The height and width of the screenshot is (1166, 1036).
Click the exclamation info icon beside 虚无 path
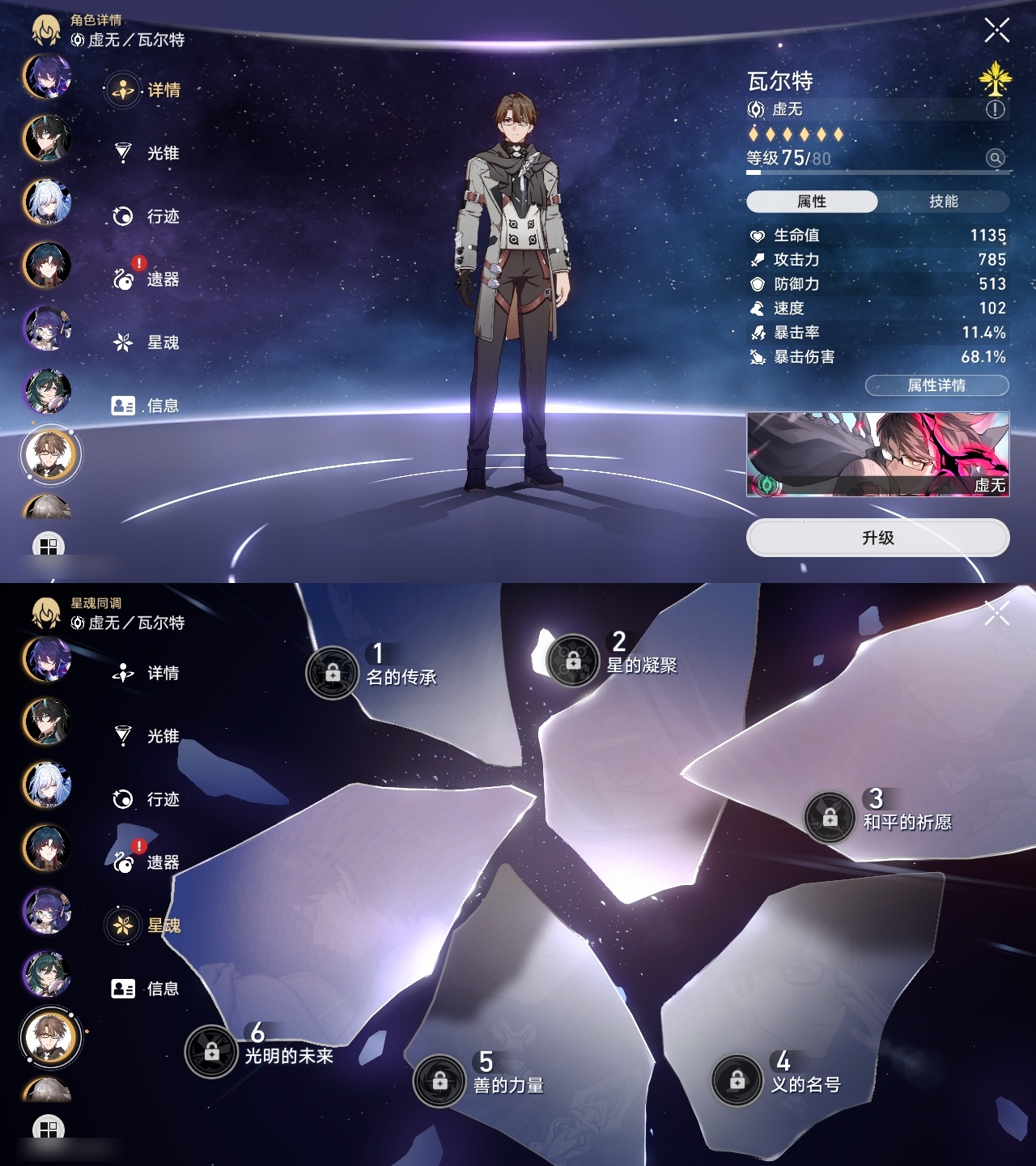tap(996, 109)
